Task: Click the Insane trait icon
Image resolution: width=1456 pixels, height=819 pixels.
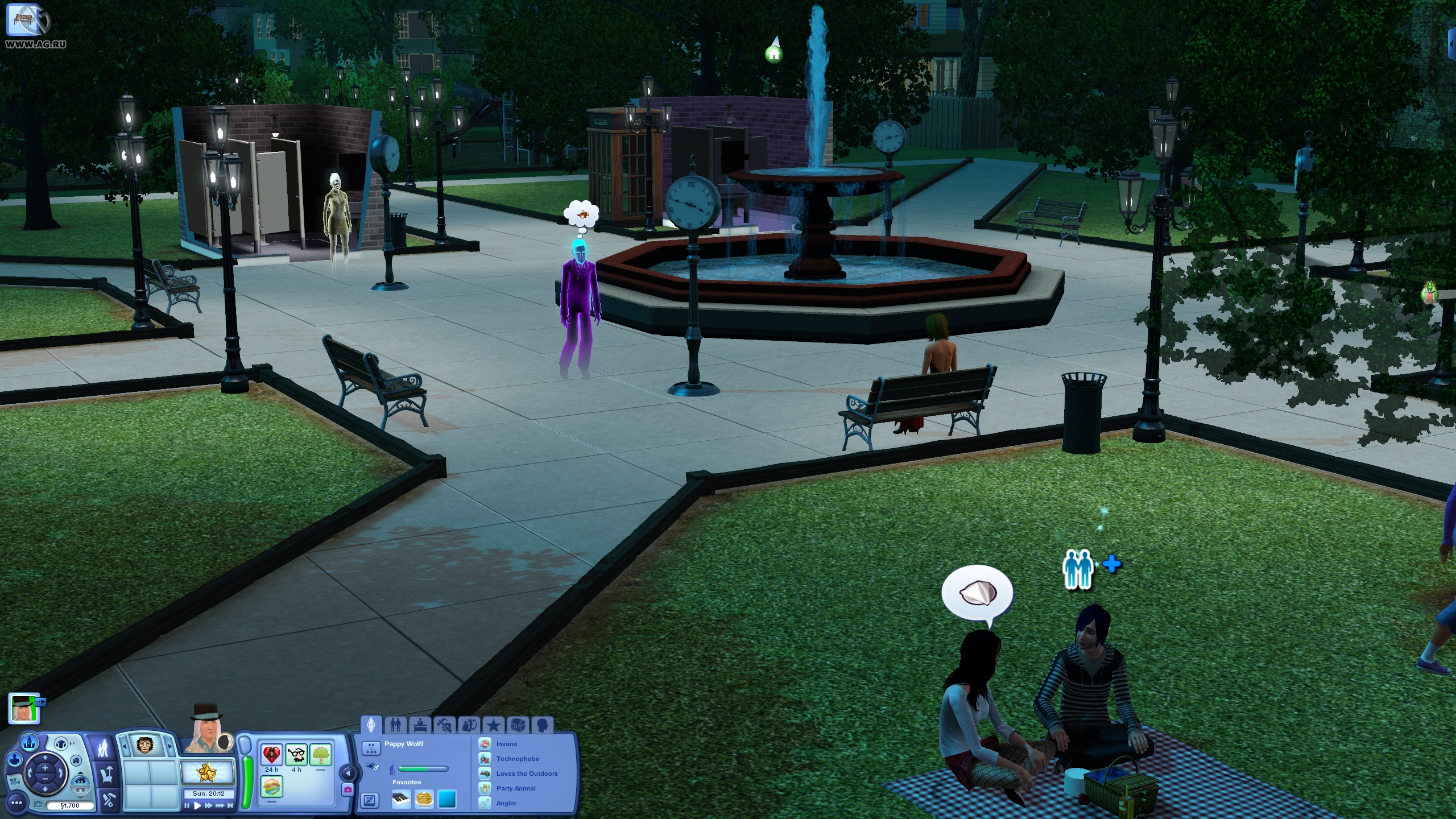Action: coord(485,744)
